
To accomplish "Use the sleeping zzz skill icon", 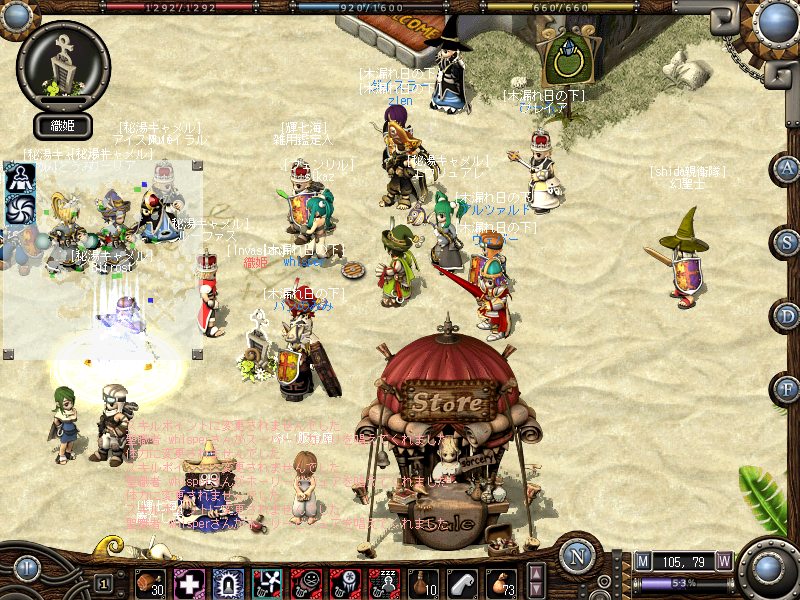I will click(x=384, y=582).
